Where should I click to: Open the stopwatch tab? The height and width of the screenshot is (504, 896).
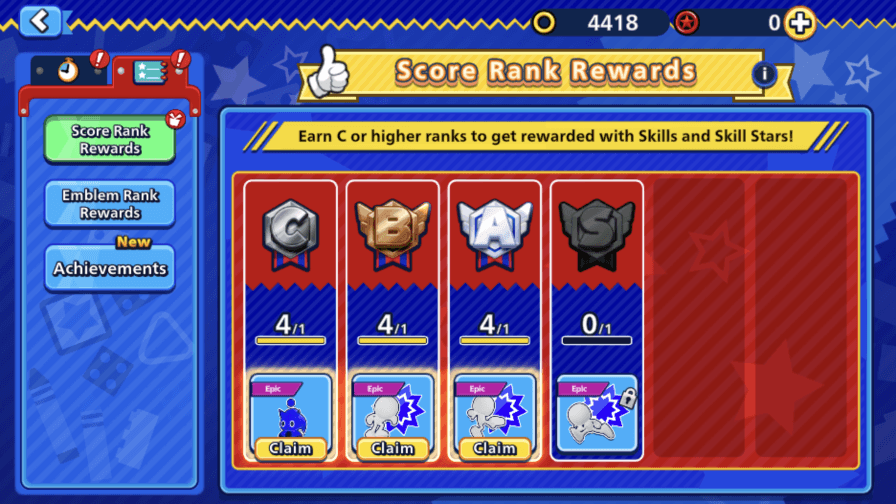(68, 72)
